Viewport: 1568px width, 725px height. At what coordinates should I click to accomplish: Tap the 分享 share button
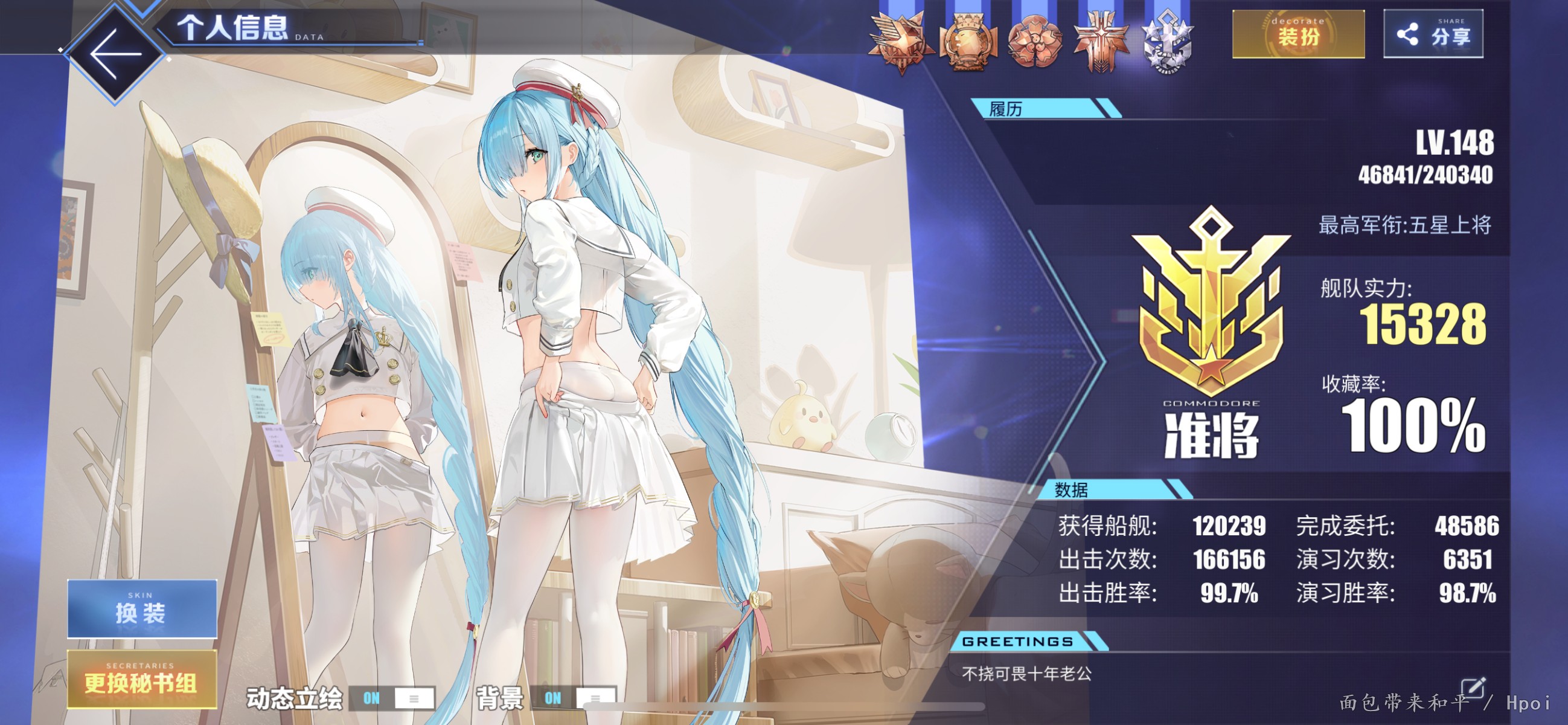click(x=1433, y=34)
